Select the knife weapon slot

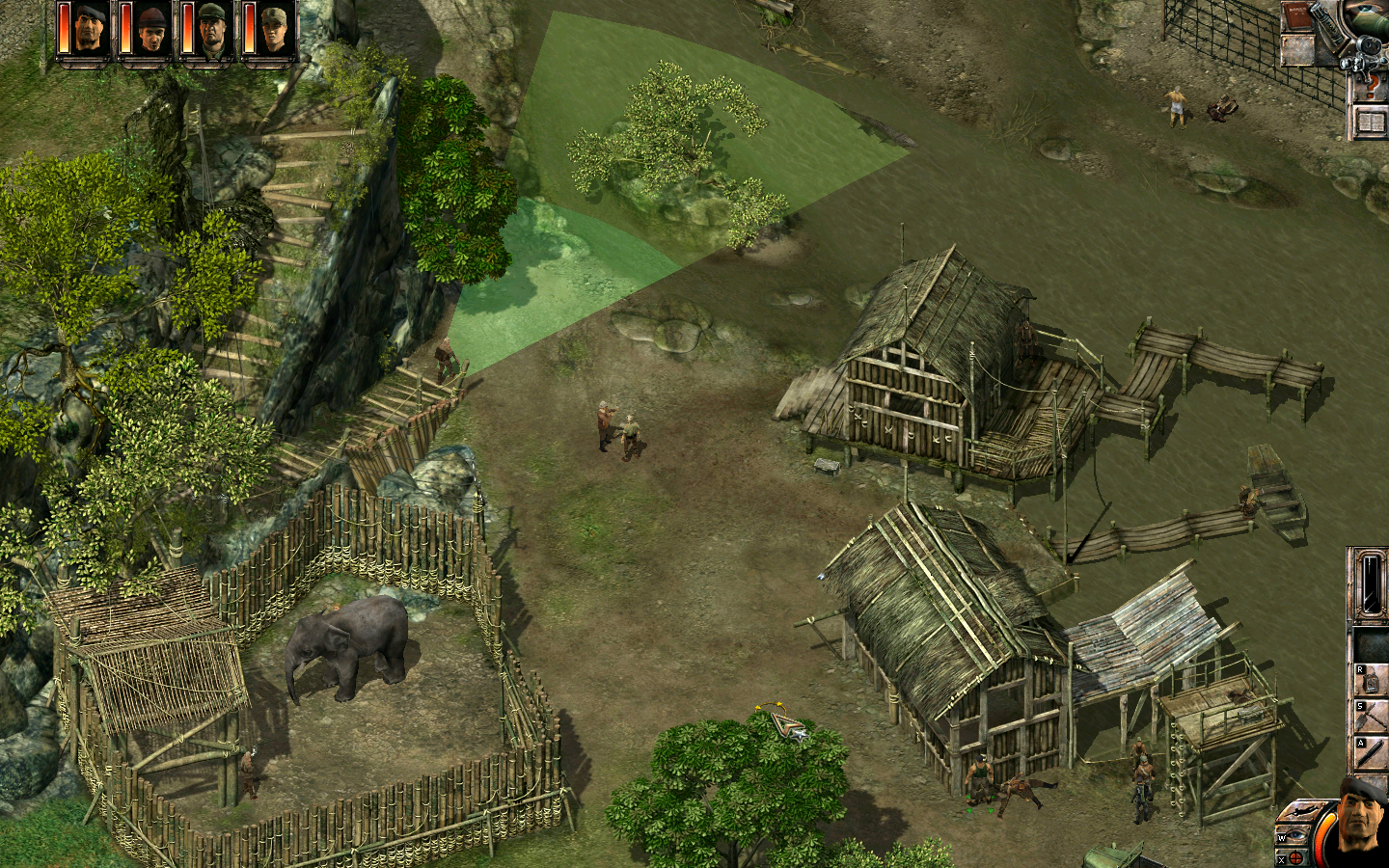(1372, 752)
